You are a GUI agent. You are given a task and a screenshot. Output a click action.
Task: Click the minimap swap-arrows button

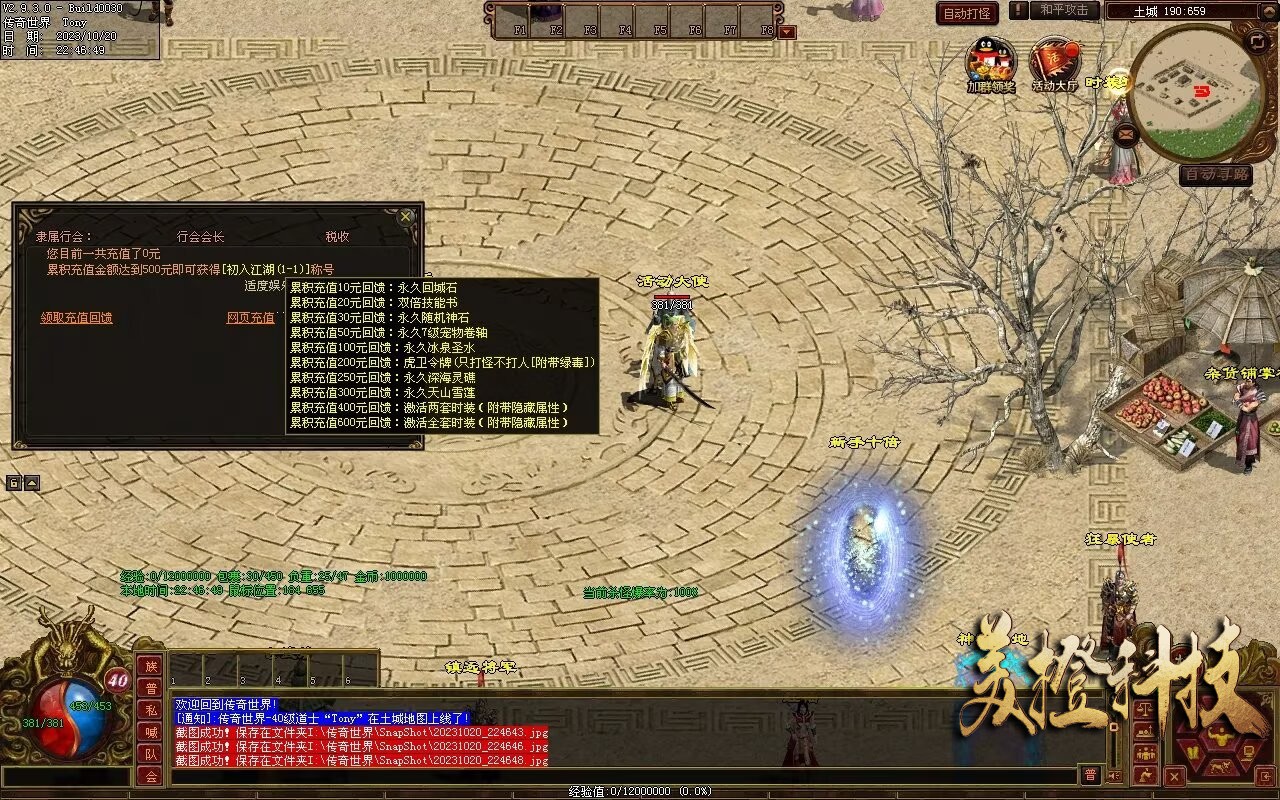(1257, 41)
